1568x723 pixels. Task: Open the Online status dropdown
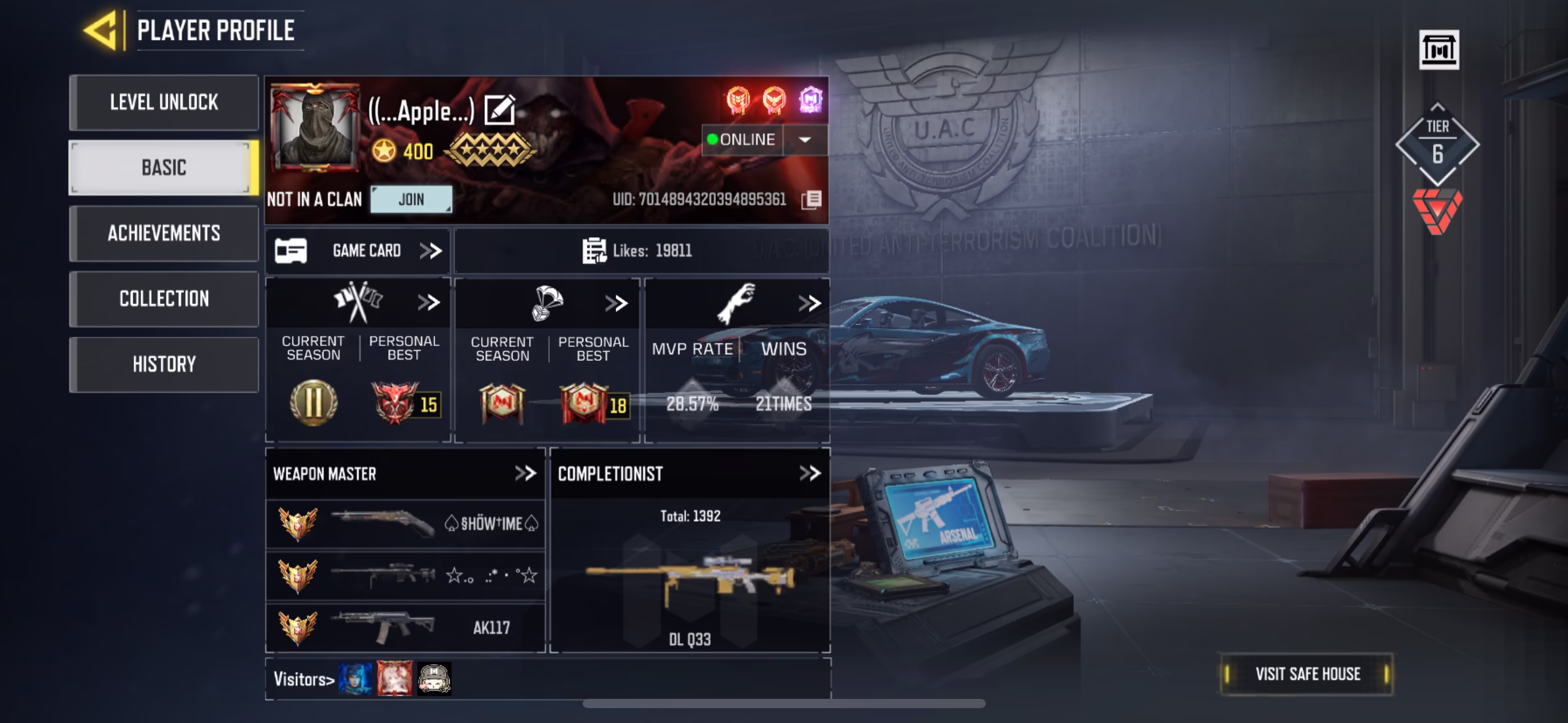(x=804, y=140)
